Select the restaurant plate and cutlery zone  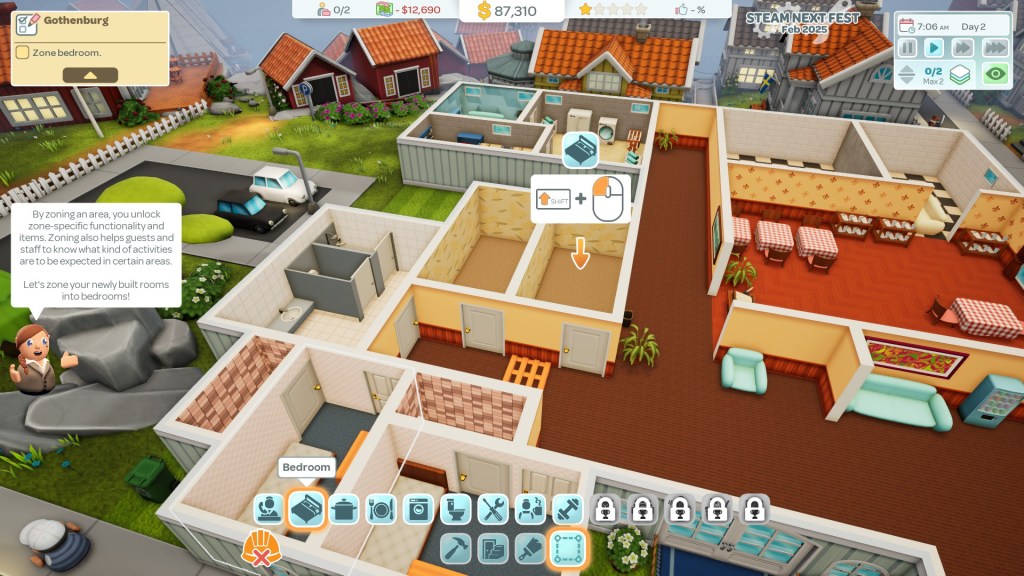point(381,509)
